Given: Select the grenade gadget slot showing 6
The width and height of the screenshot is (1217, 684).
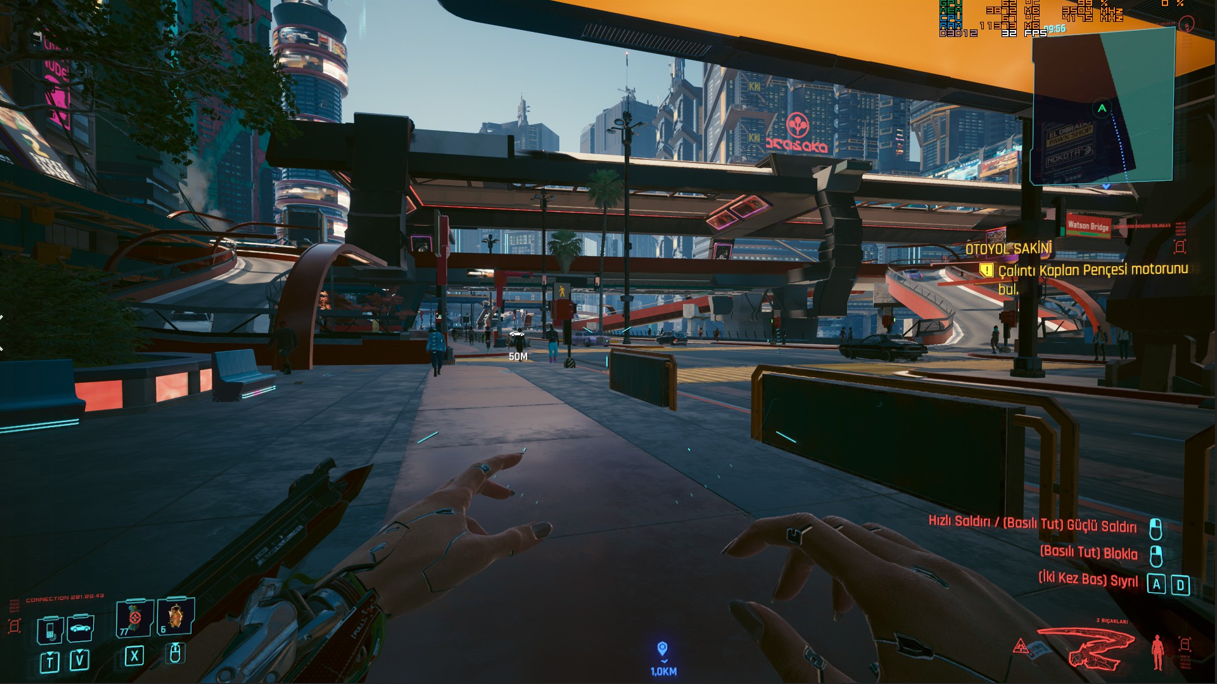Looking at the screenshot, I should (175, 617).
